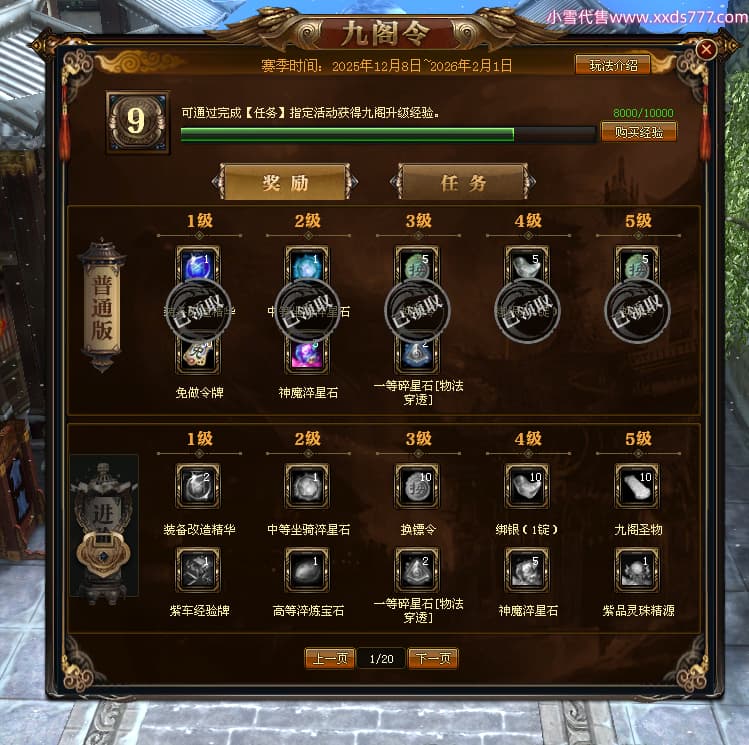The image size is (749, 745).
Task: Pick the 高等淬炼宝石 reward icon
Action: pos(306,569)
